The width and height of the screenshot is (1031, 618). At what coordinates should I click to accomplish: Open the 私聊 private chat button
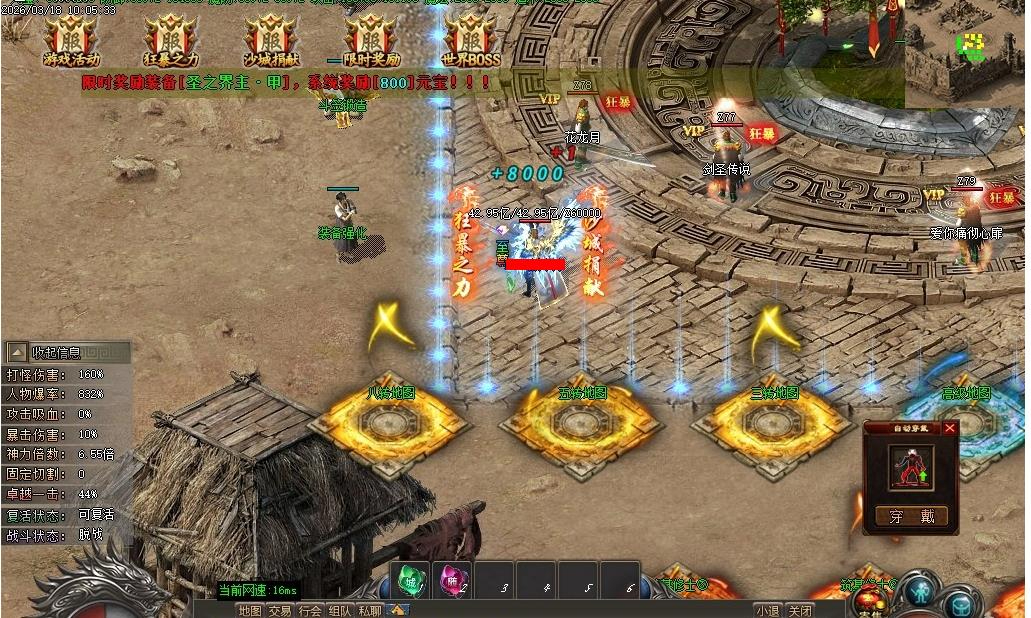(x=370, y=610)
